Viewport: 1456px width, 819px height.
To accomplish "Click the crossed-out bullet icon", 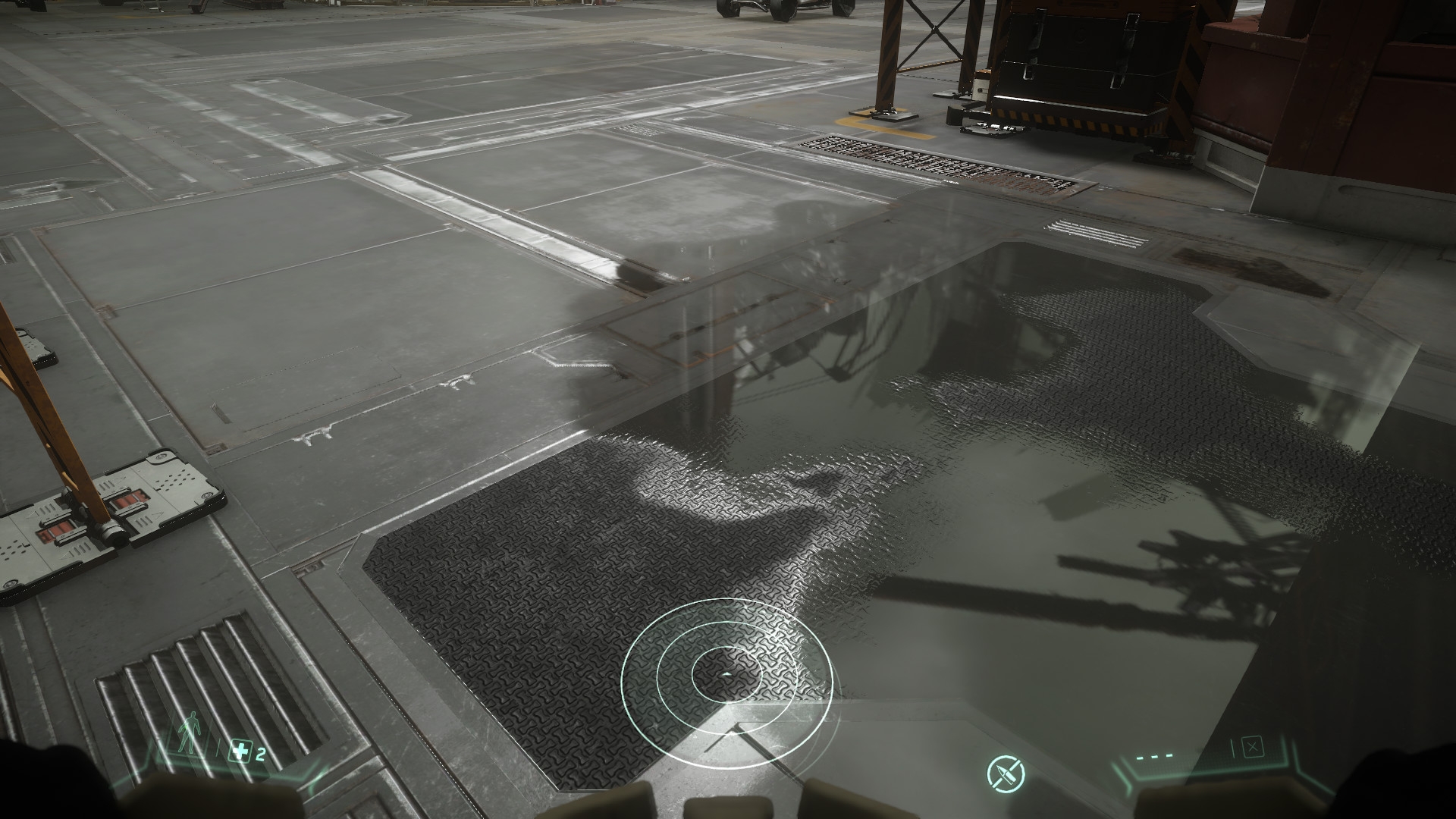I will point(1006,773).
